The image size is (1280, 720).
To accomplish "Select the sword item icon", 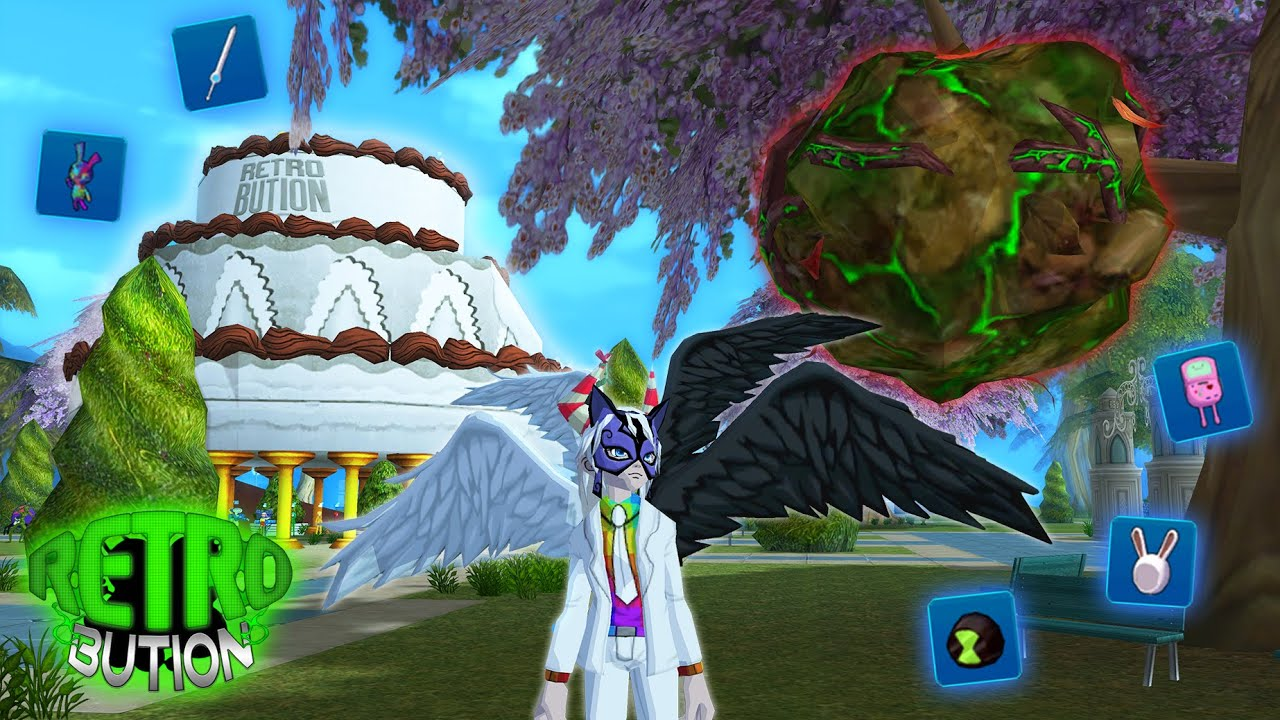I will point(219,62).
